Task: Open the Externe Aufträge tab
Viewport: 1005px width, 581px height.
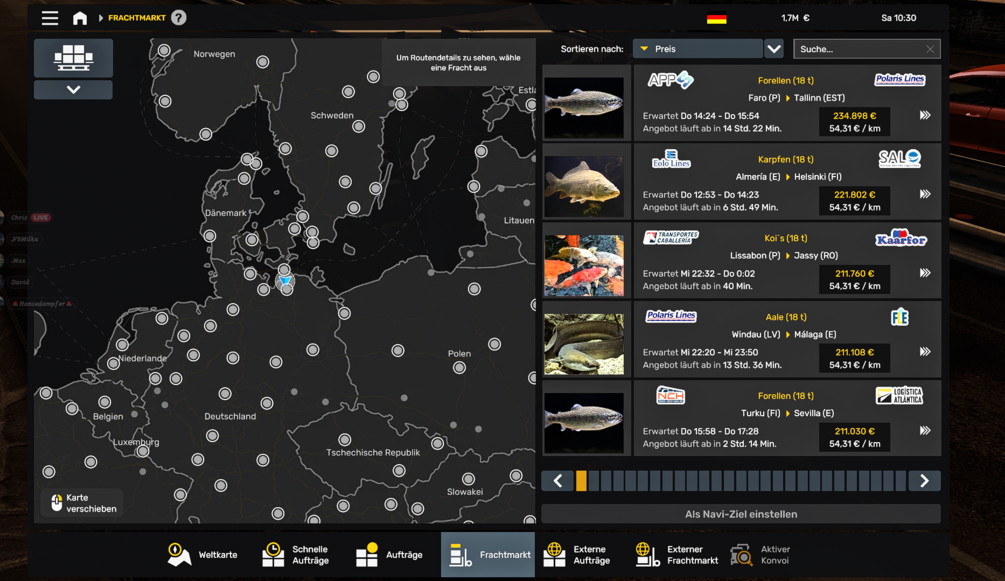Action: pyautogui.click(x=578, y=555)
